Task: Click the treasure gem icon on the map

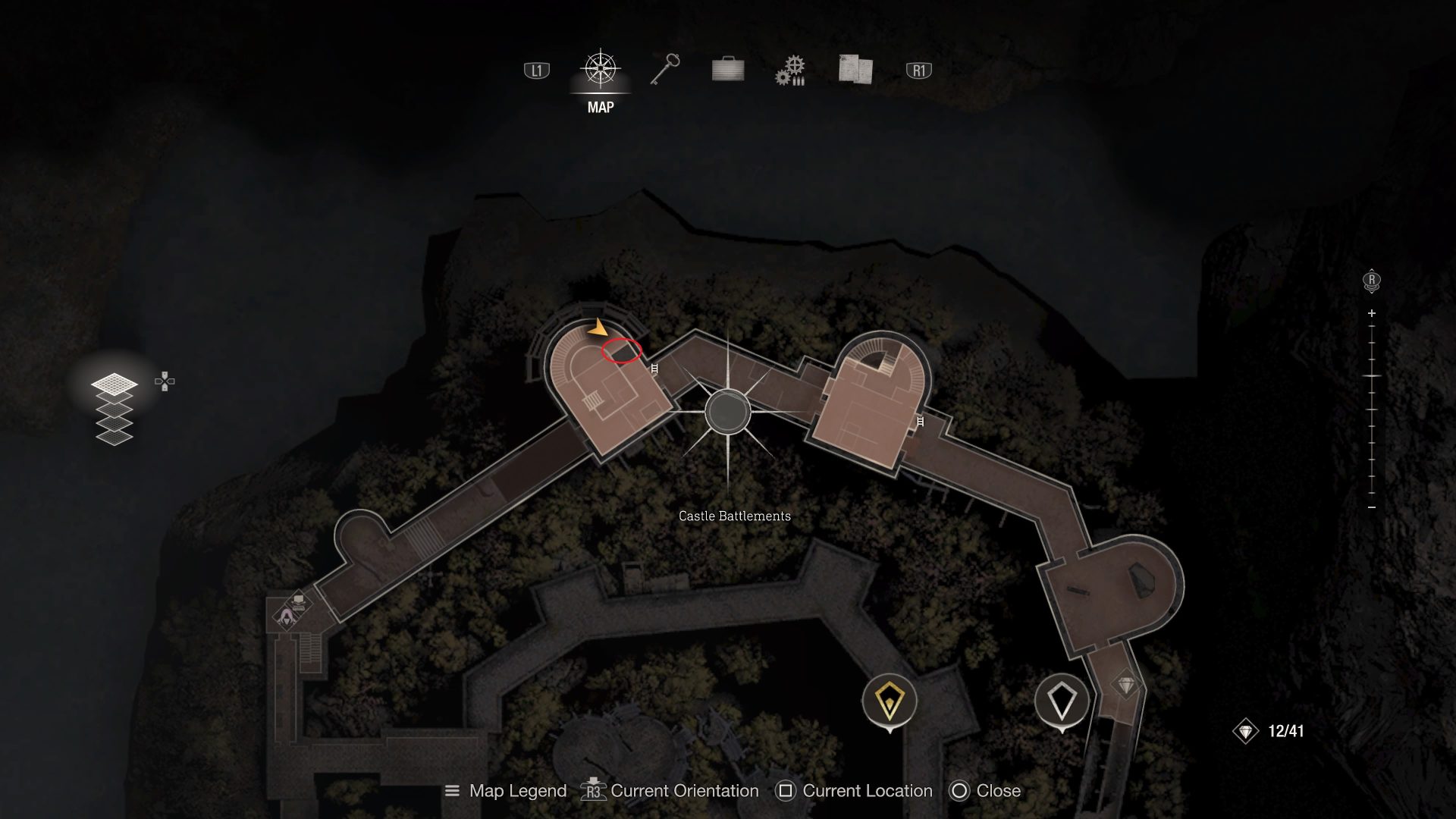Action: click(x=1126, y=686)
